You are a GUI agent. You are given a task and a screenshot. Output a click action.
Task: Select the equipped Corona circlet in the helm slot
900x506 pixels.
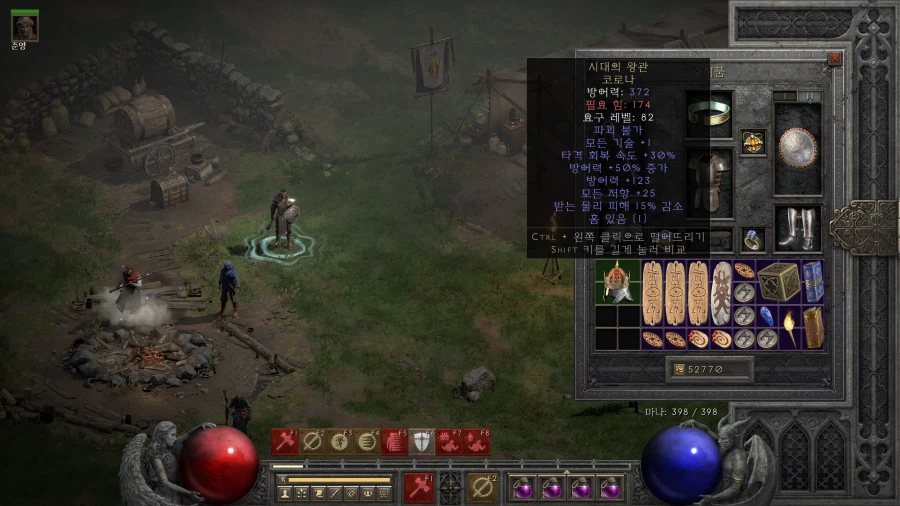point(709,112)
